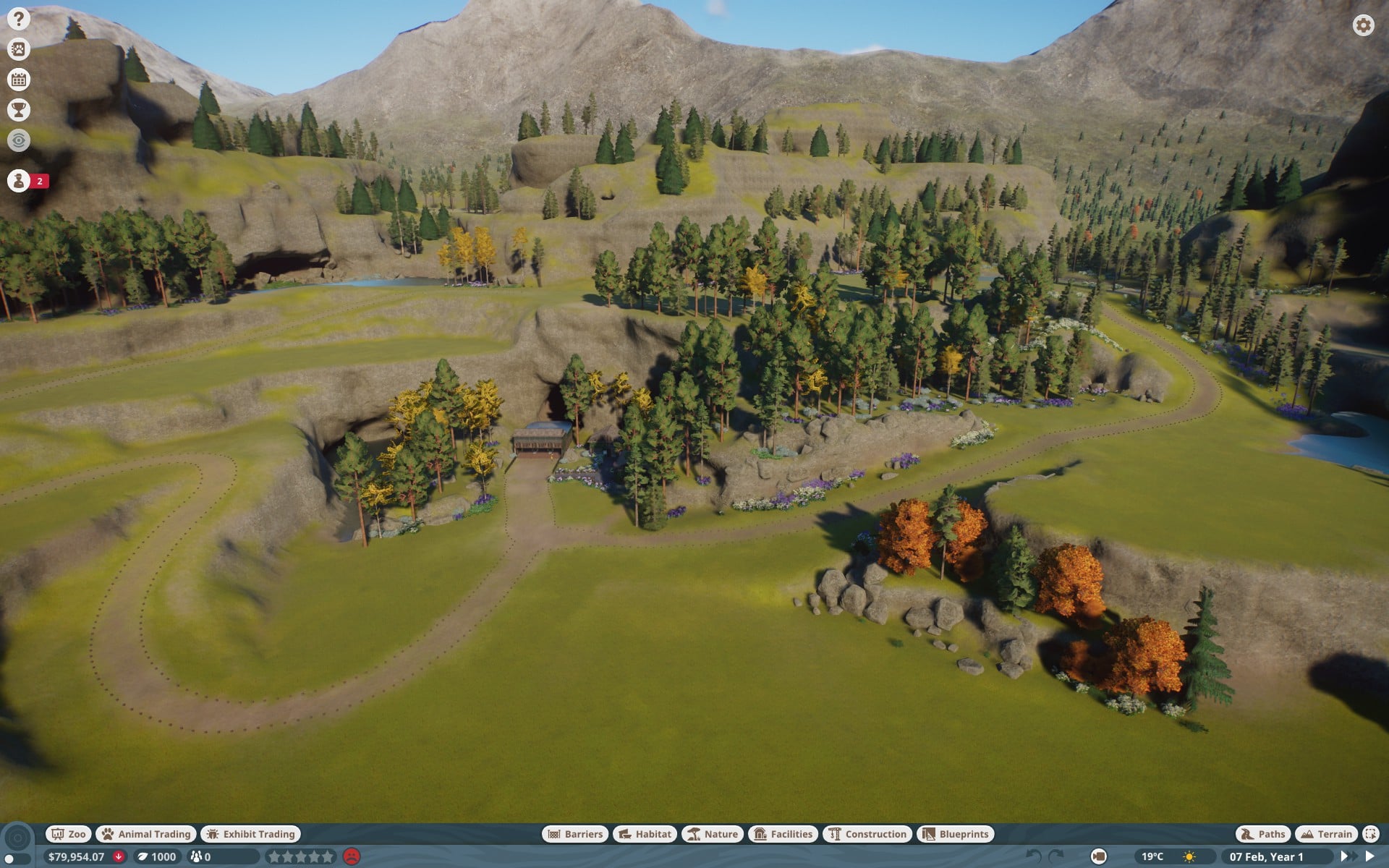Open the settings gear icon

click(x=1363, y=25)
